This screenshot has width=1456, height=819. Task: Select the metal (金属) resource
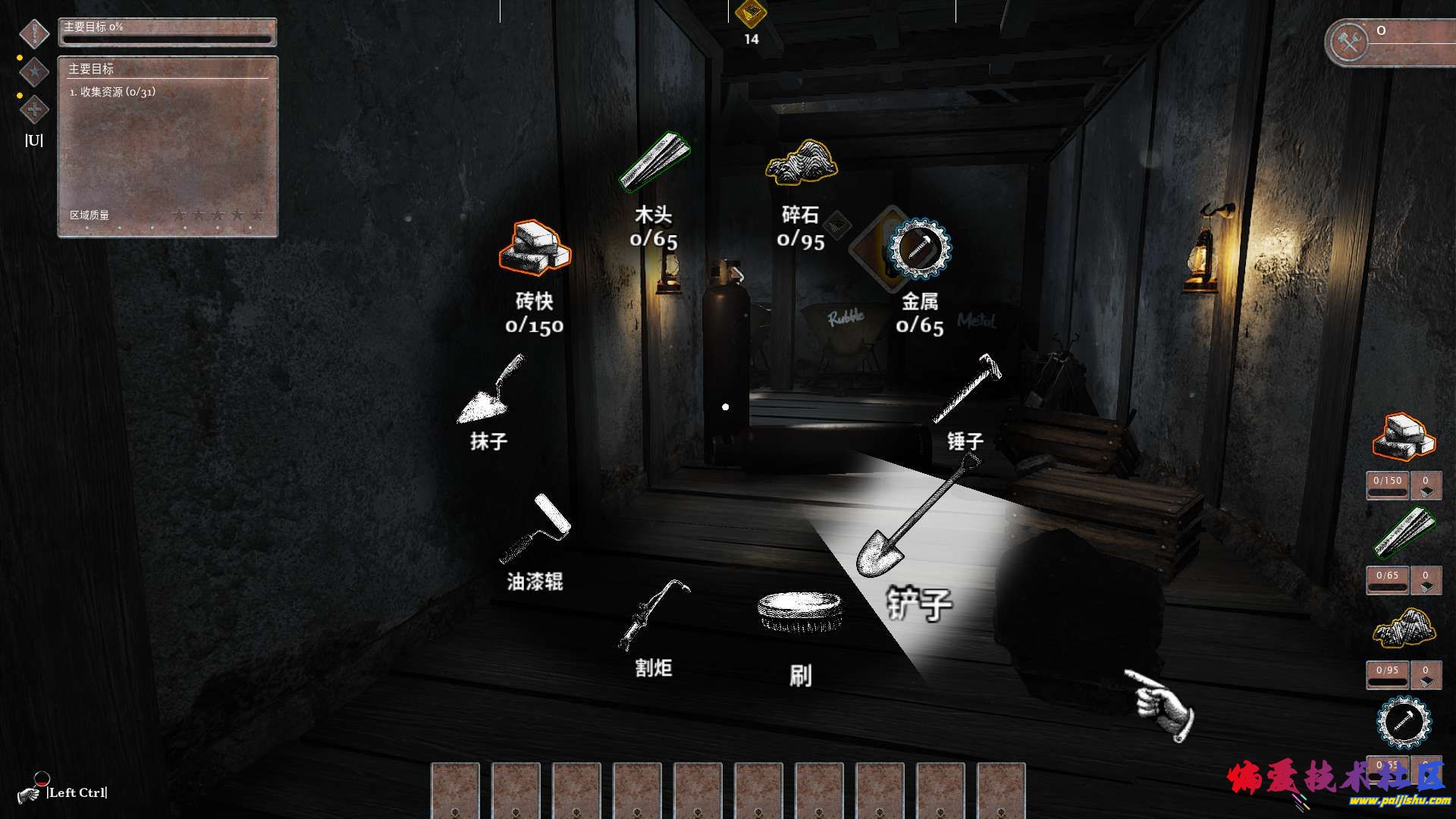(x=920, y=249)
